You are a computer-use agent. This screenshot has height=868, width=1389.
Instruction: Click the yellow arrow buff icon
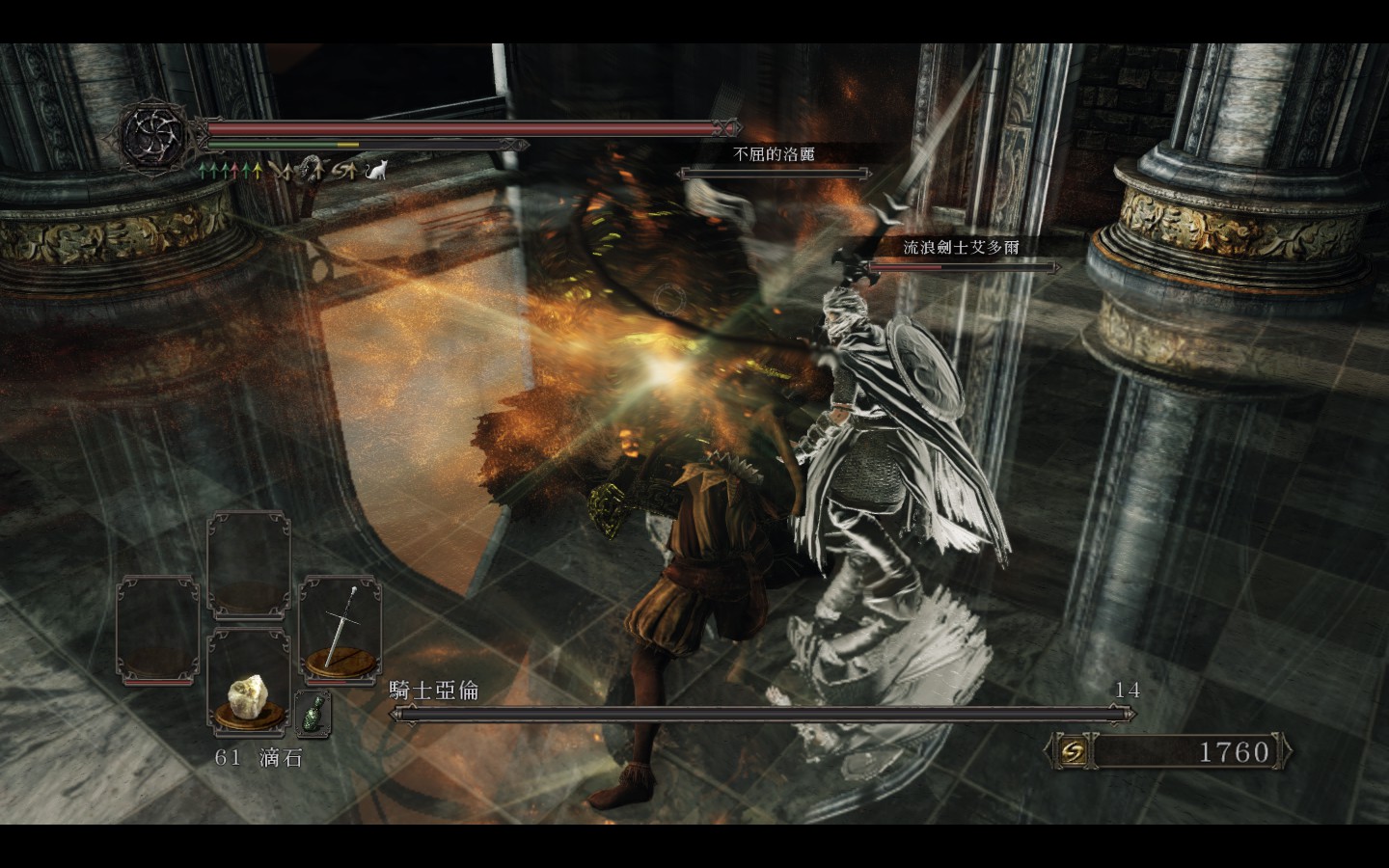258,171
